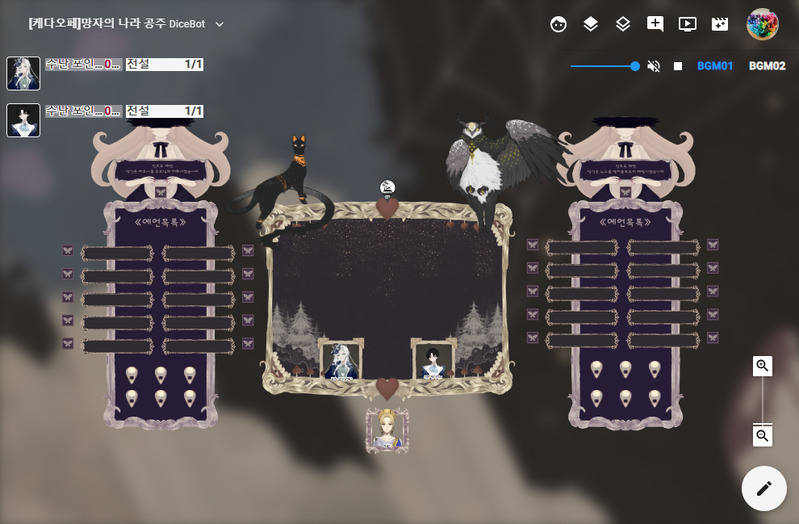The height and width of the screenshot is (524, 799).
Task: Click the filled layers icon
Action: point(591,24)
